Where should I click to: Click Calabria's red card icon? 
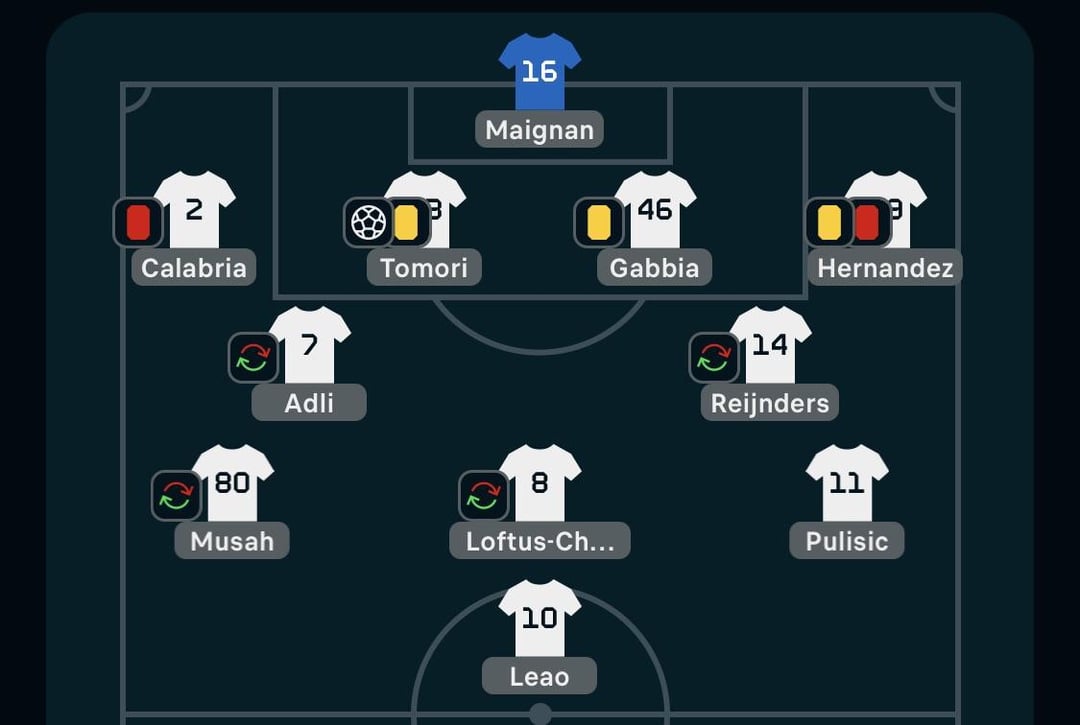point(138,222)
